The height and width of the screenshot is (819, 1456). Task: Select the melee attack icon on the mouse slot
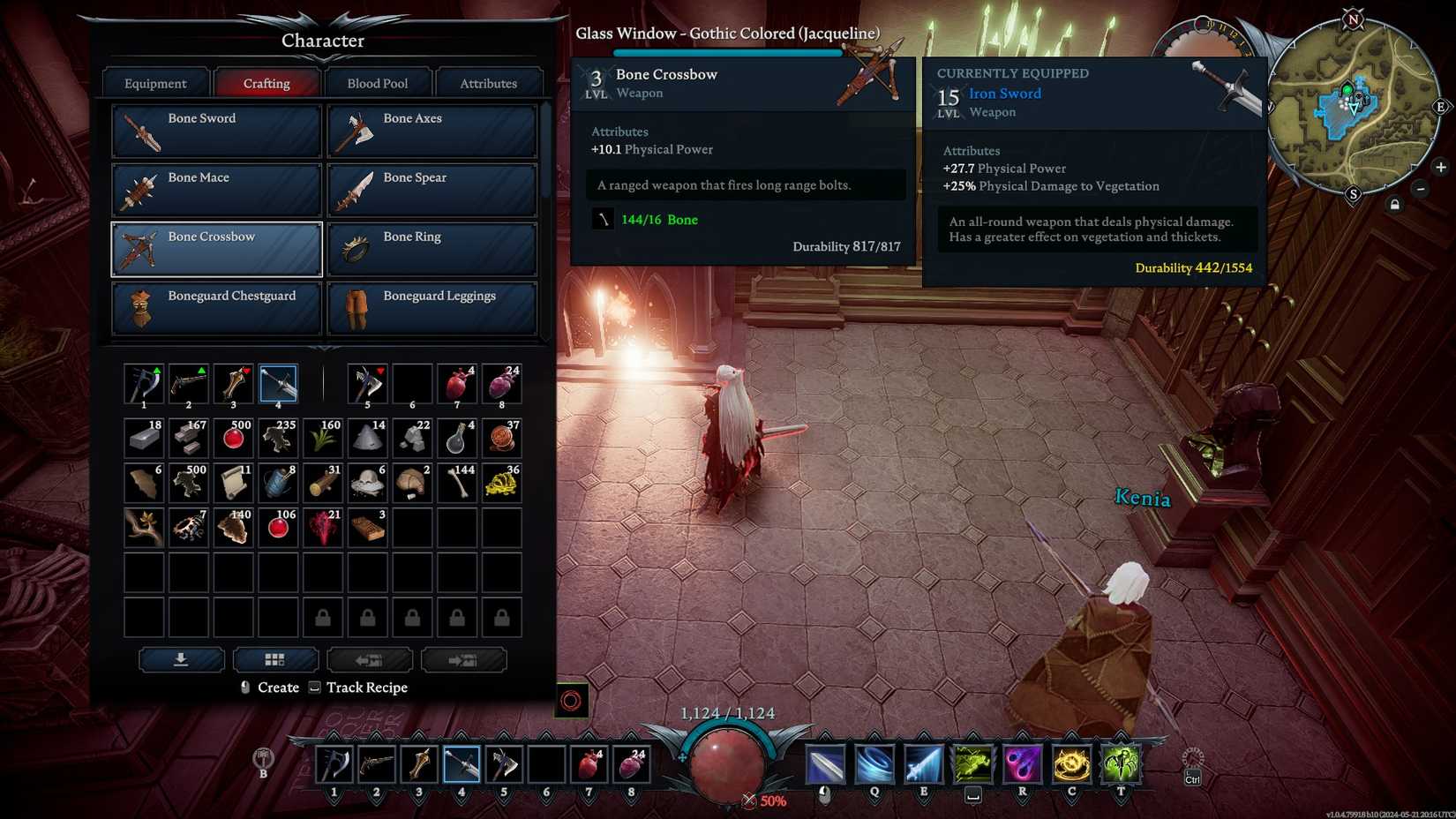pos(825,763)
